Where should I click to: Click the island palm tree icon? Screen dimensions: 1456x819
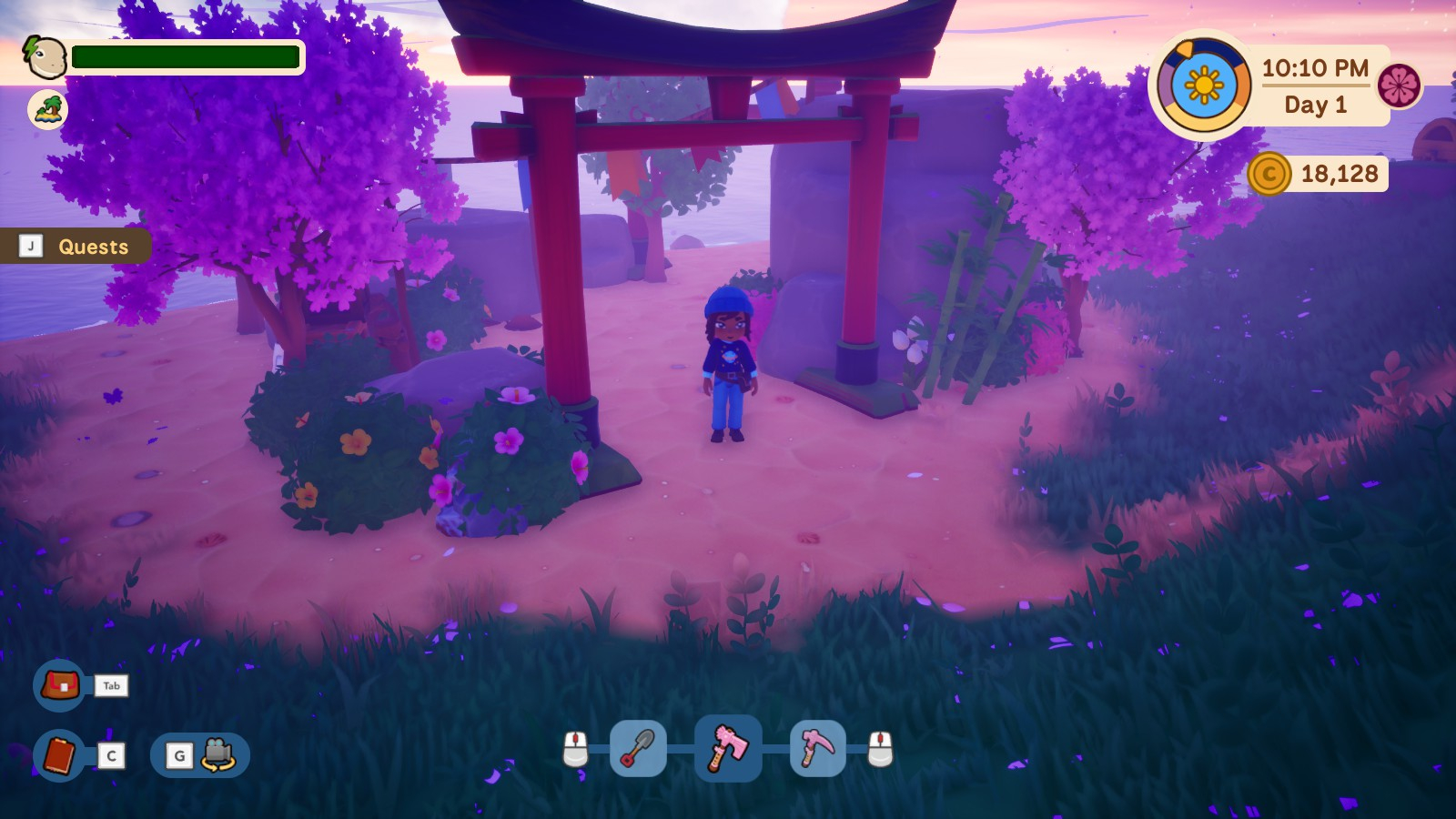pos(47,110)
